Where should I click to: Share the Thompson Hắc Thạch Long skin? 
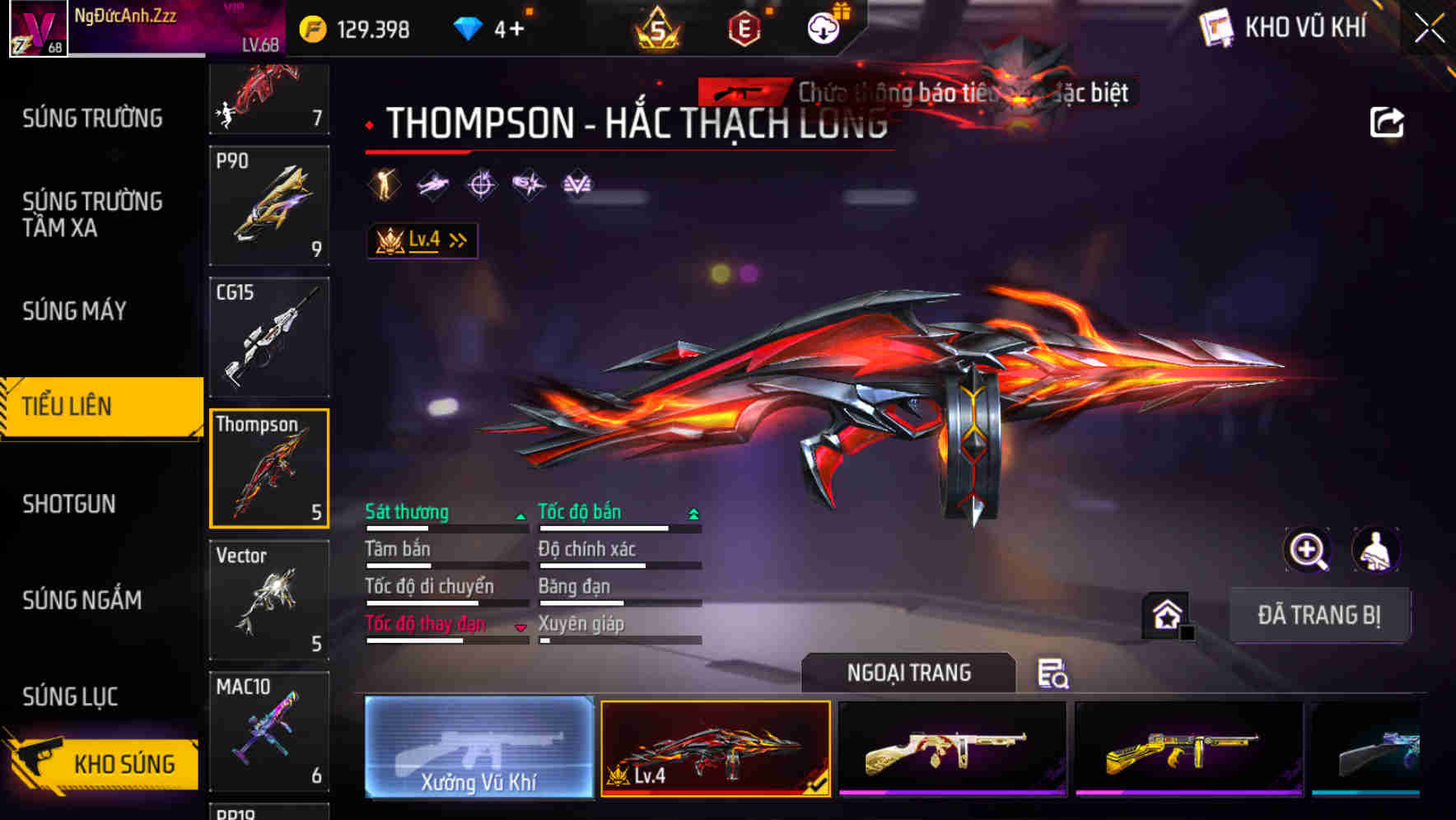[x=1388, y=121]
